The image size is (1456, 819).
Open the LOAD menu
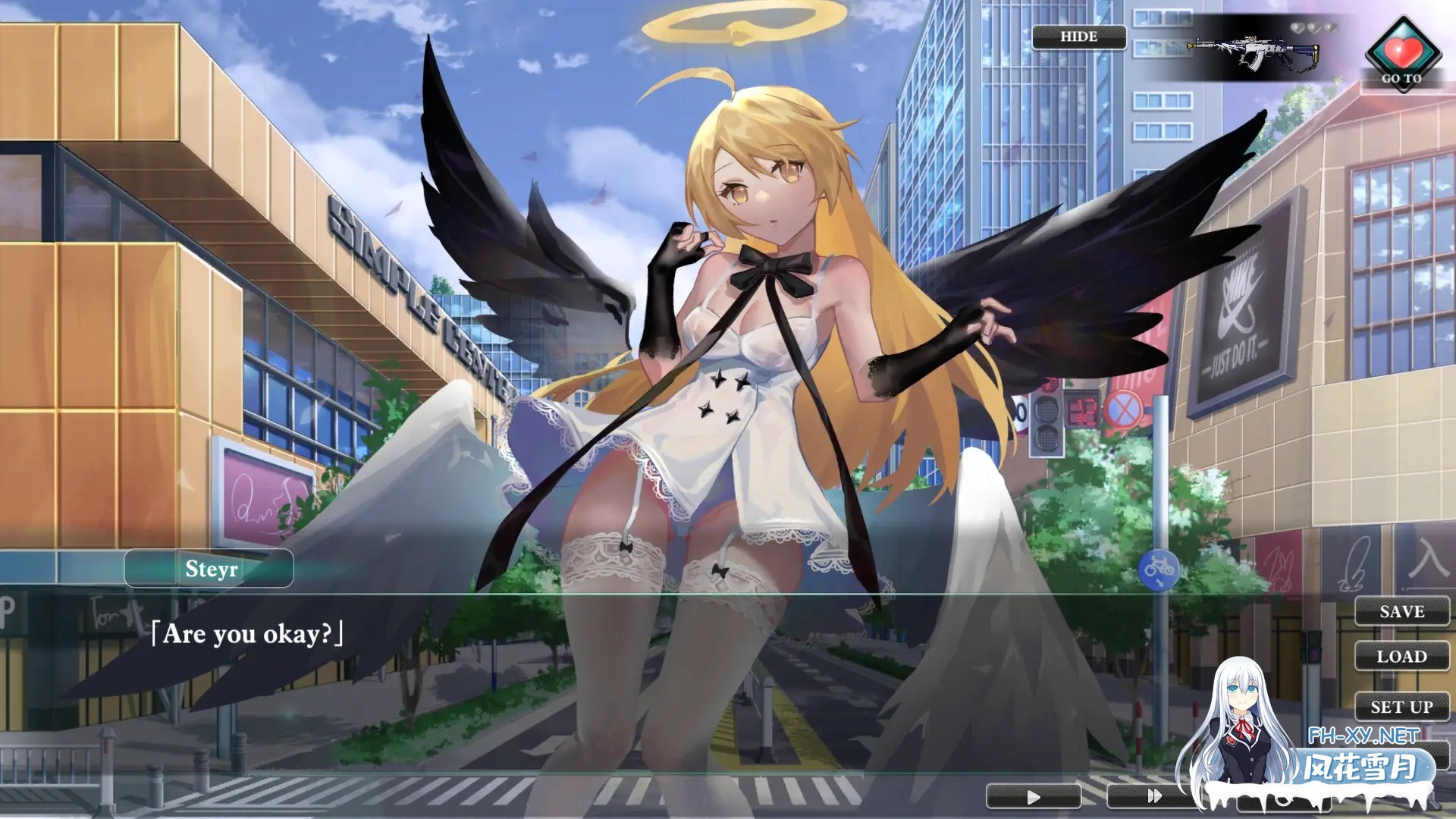coord(1401,656)
